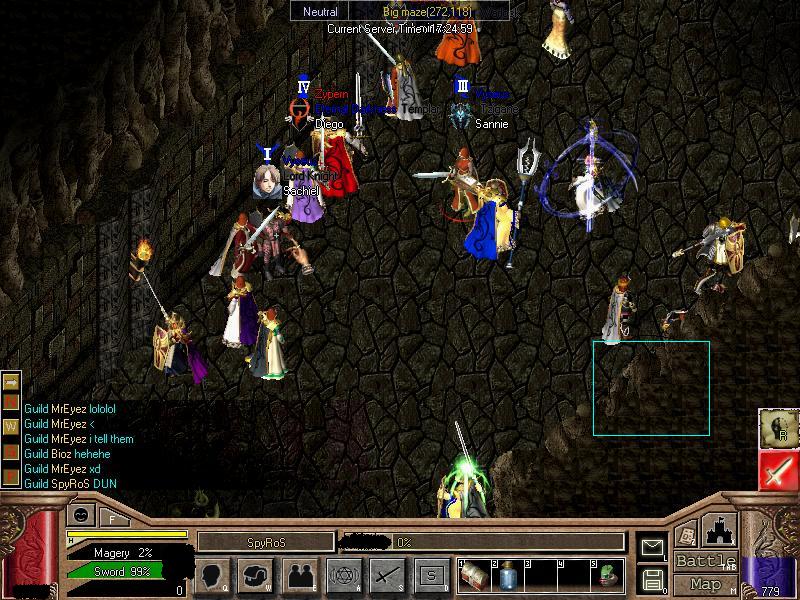
Task: Open the scroll document icon beside the castle
Action: tap(687, 535)
